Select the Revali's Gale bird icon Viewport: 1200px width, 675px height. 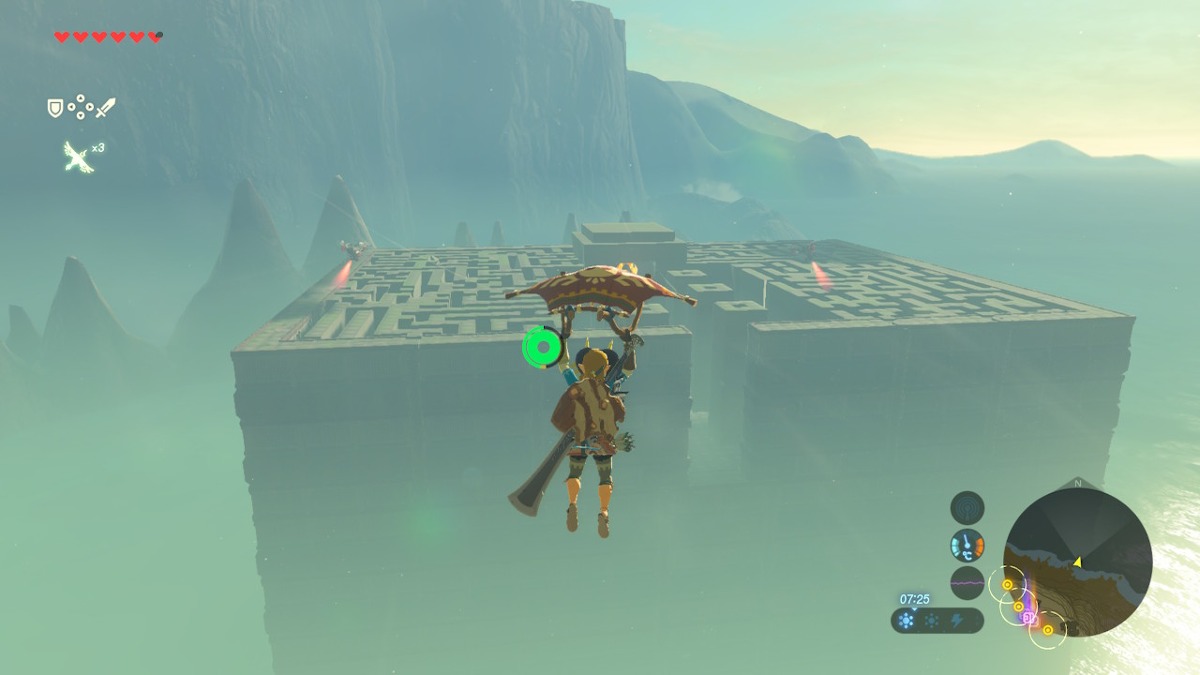[77, 156]
